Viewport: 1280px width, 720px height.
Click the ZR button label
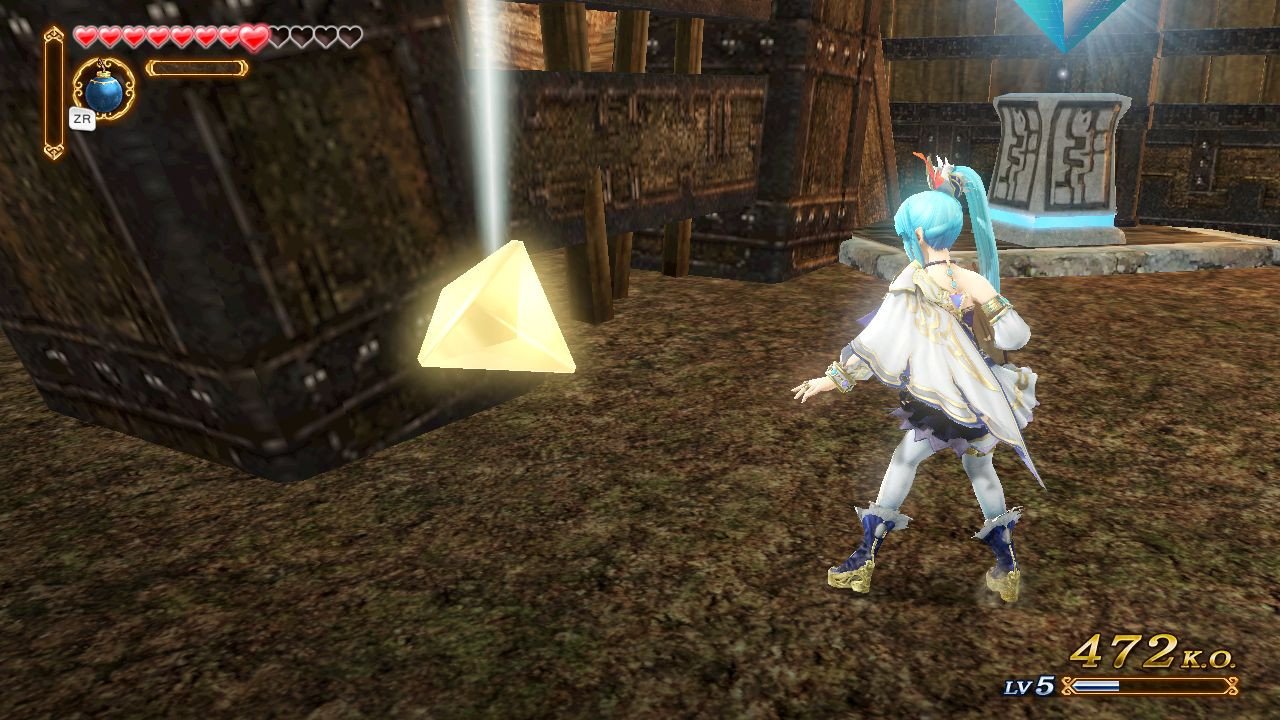[x=84, y=120]
